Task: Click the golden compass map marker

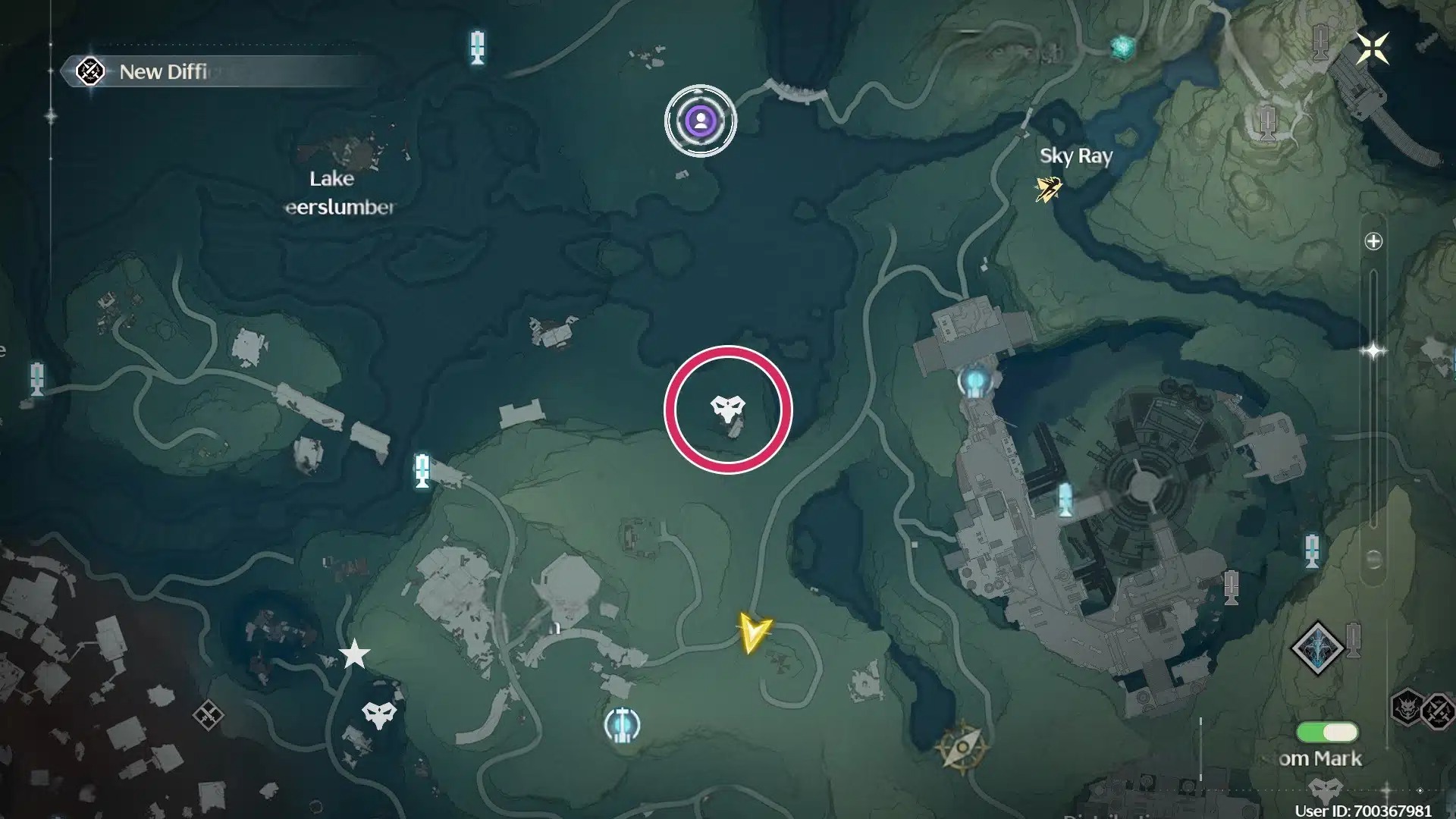Action: (962, 747)
